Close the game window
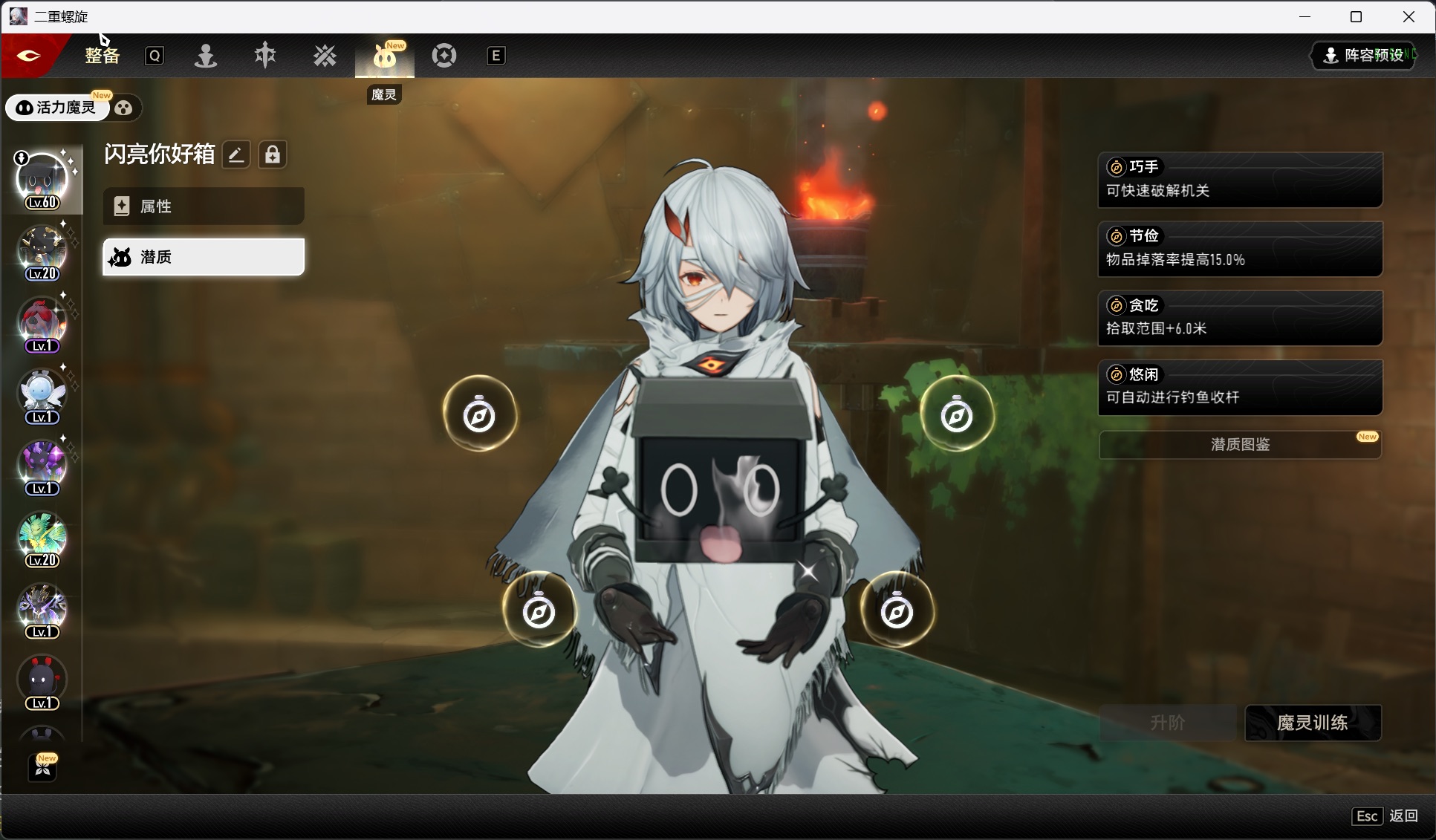This screenshot has height=840, width=1436. [1409, 17]
